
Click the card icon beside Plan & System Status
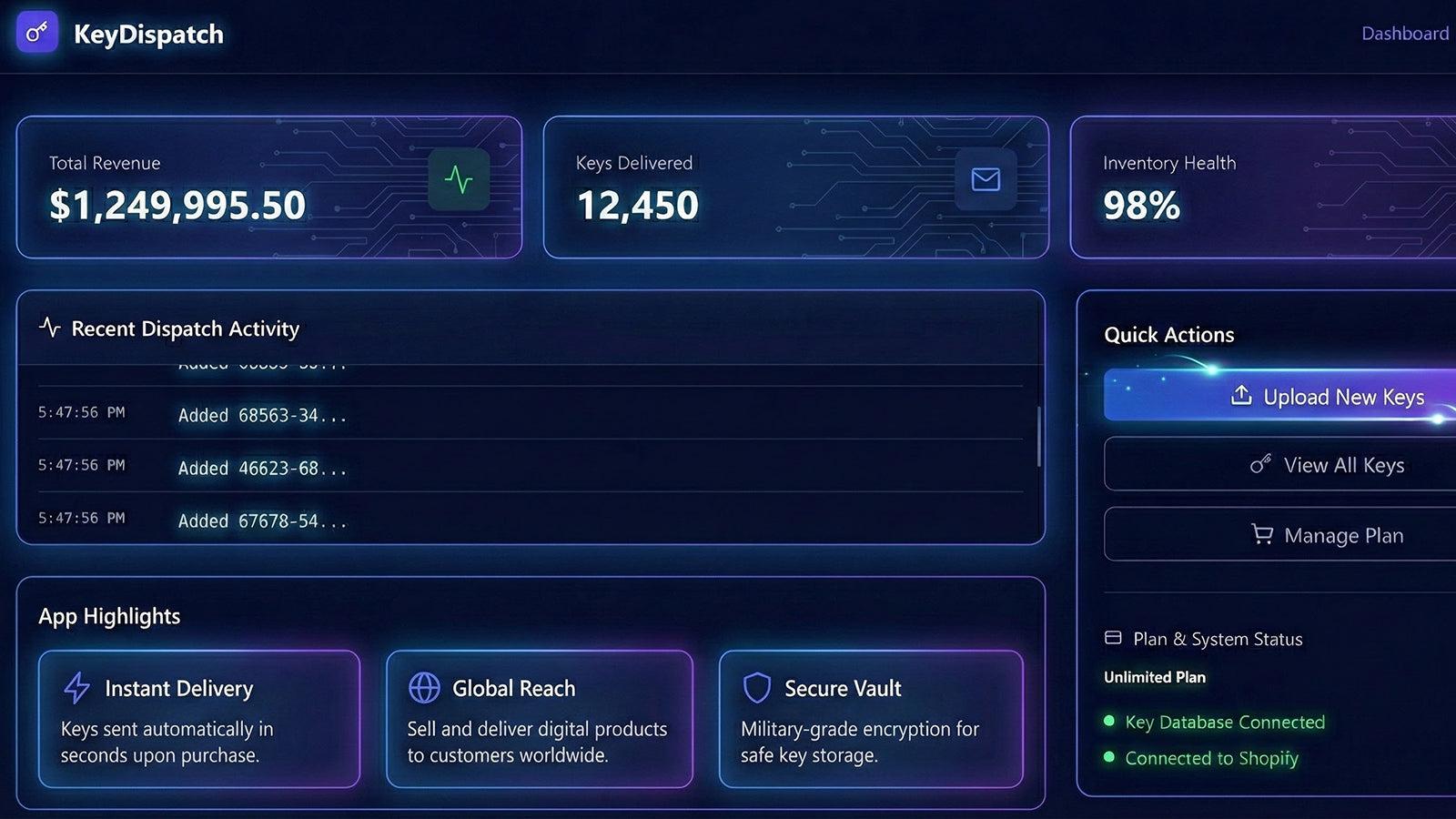click(1114, 638)
